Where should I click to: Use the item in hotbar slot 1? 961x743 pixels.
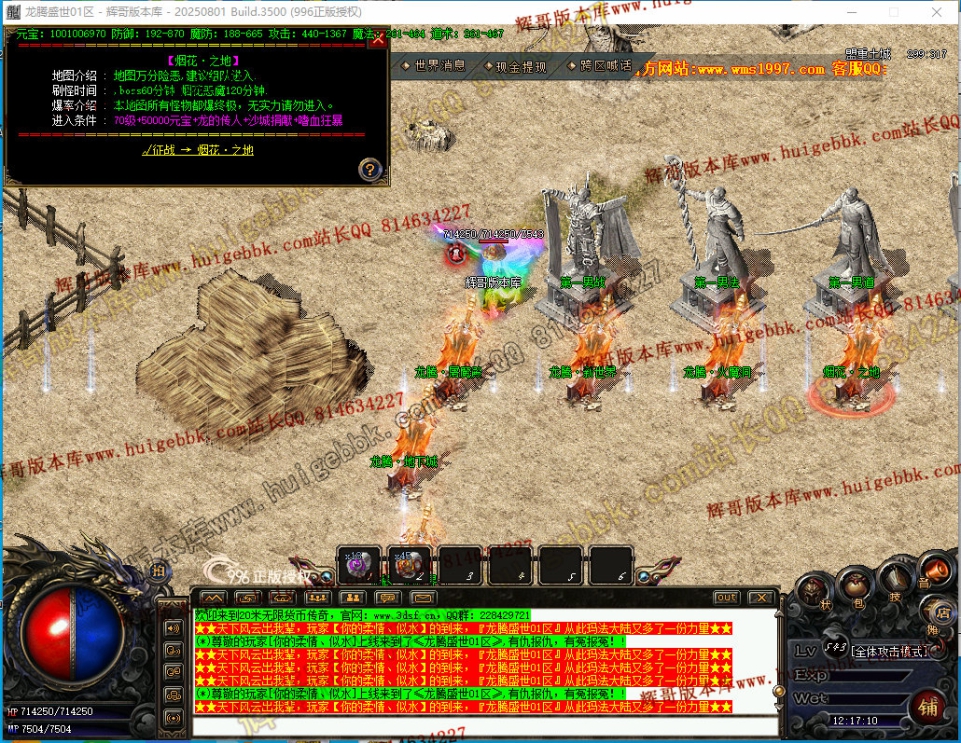point(358,565)
